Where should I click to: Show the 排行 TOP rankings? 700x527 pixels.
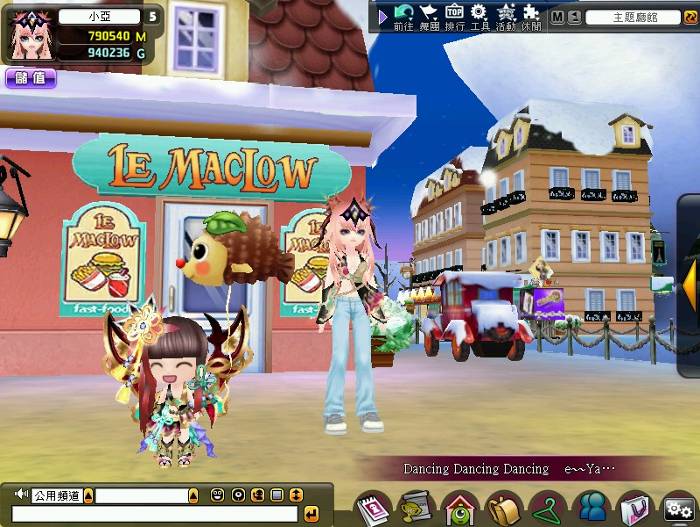(x=454, y=16)
